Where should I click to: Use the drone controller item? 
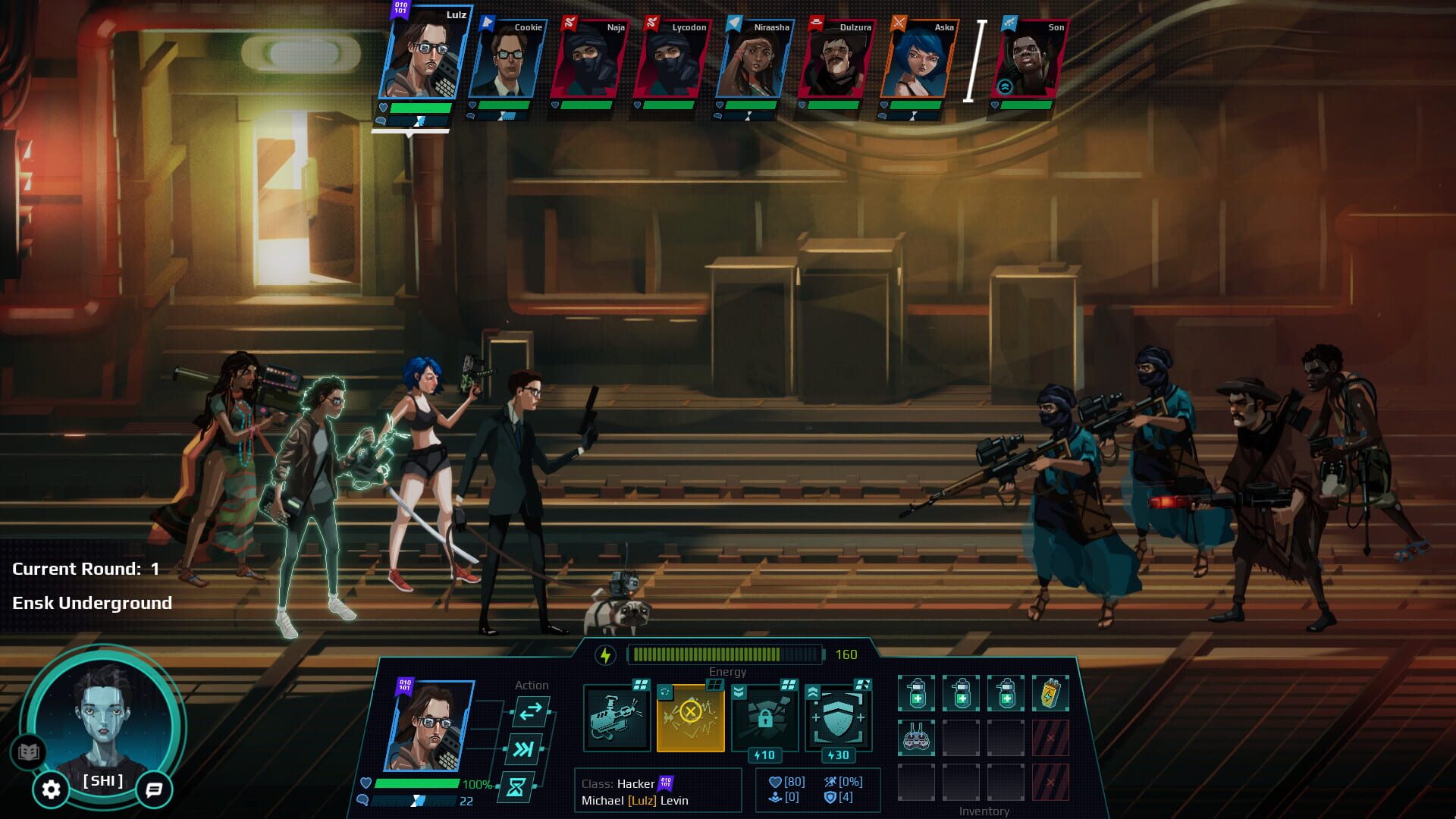tap(916, 738)
